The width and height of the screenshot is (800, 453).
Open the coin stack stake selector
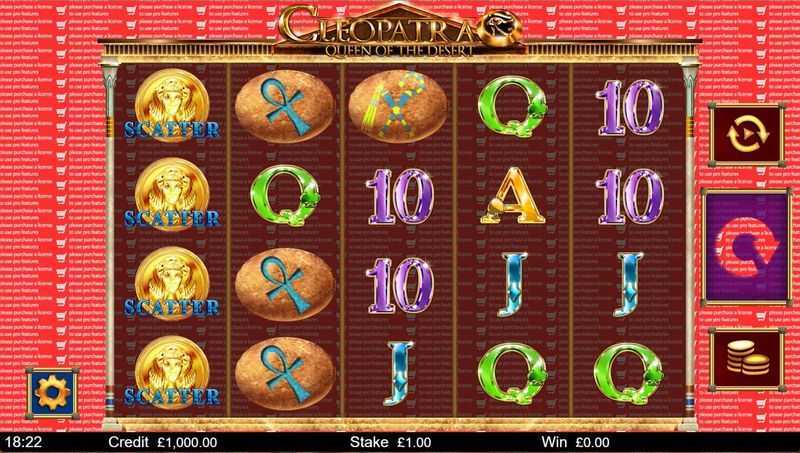click(746, 361)
